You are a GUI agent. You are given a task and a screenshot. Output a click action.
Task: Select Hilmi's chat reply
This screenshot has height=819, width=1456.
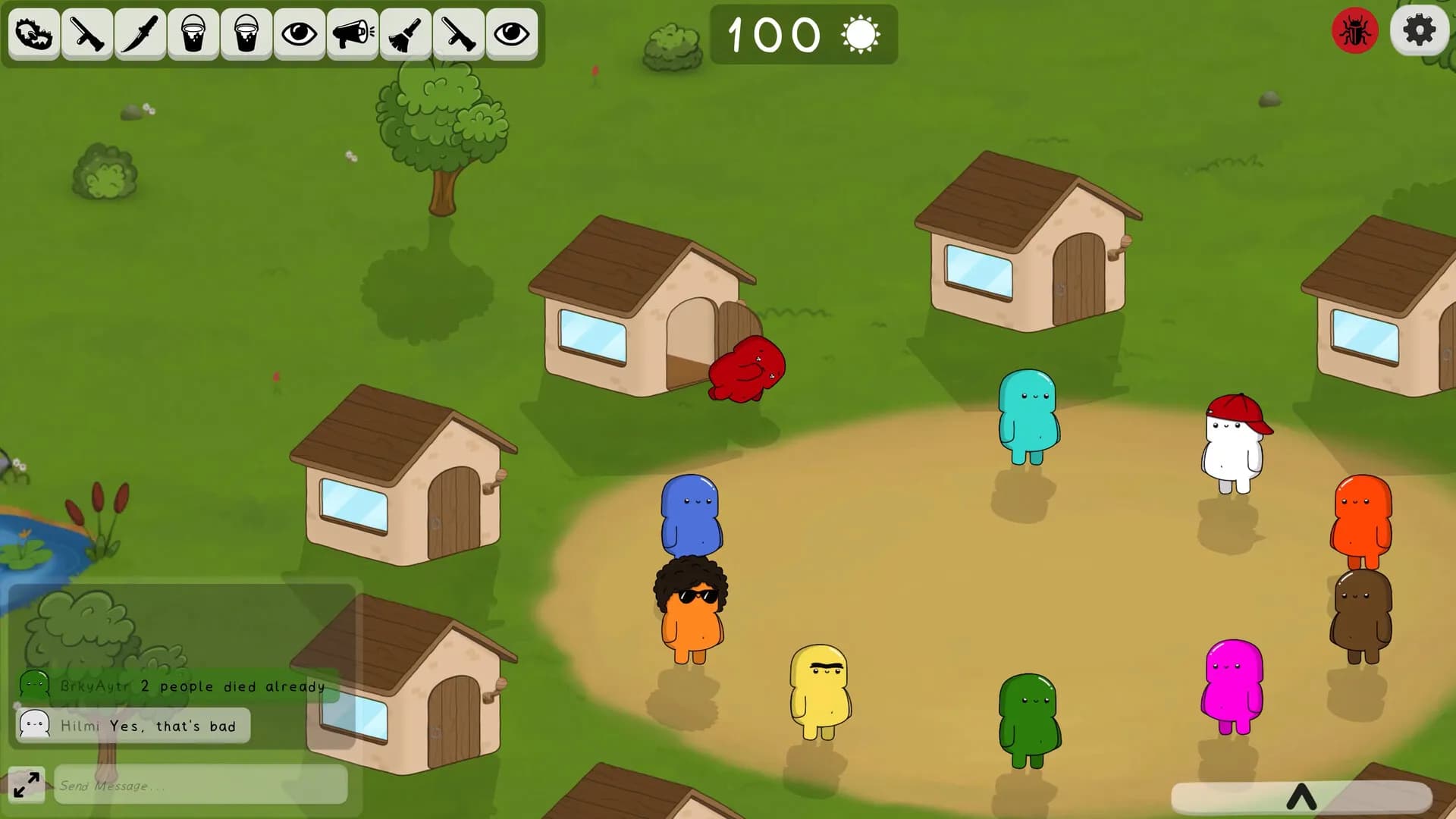pos(133,726)
